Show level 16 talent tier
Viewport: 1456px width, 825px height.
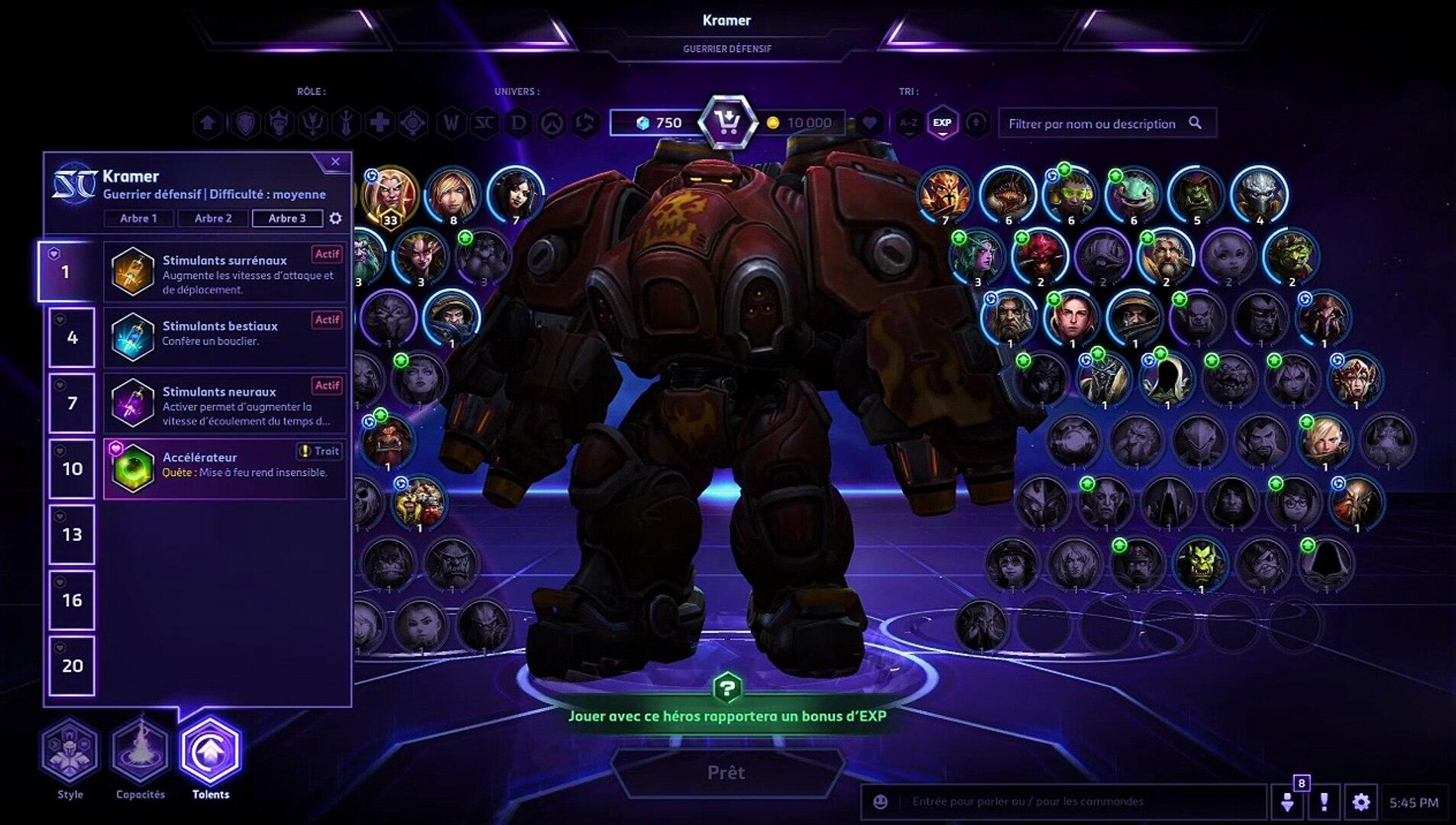click(x=72, y=600)
